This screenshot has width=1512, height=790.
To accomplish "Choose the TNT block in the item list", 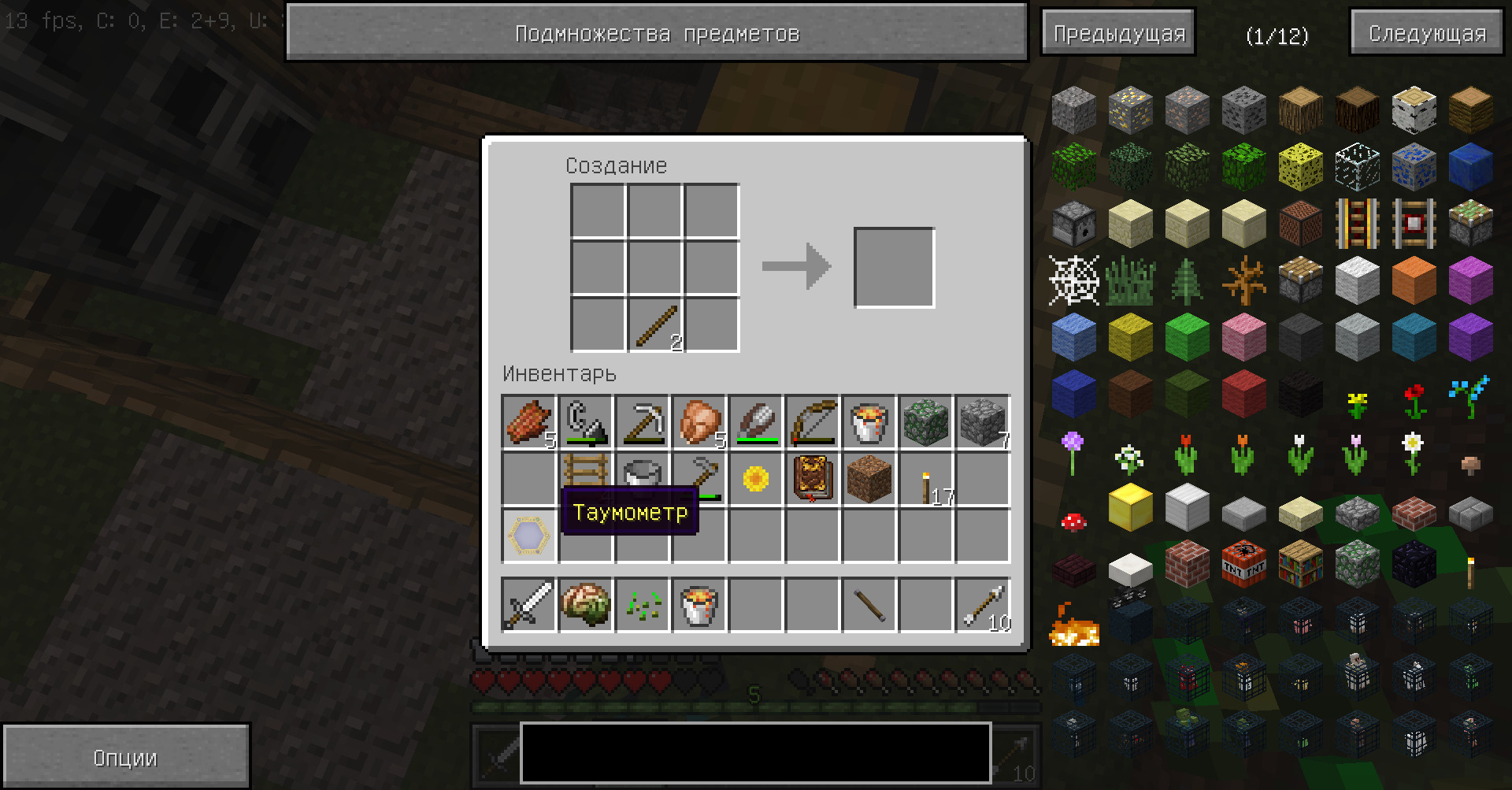I will click(x=1243, y=562).
